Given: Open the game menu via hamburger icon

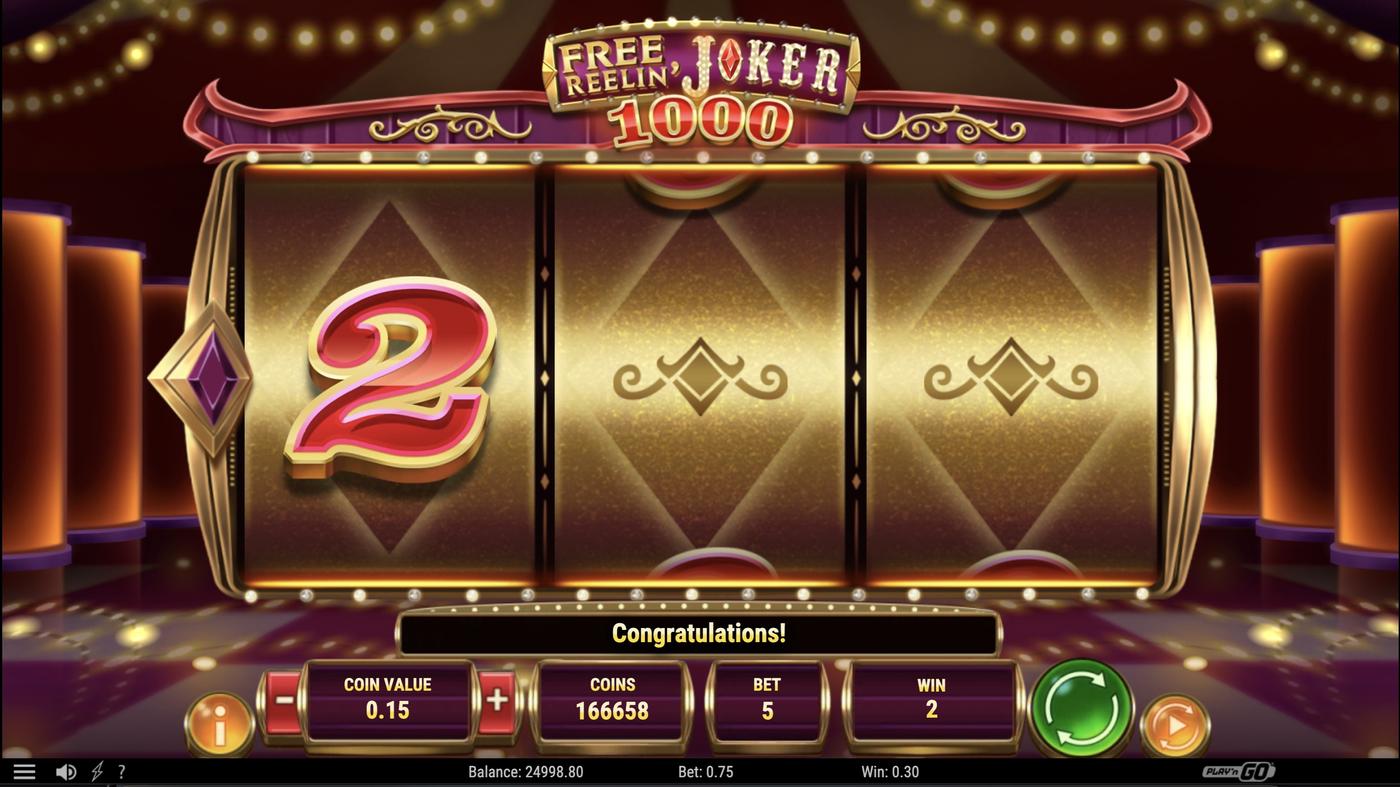Looking at the screenshot, I should pyautogui.click(x=24, y=770).
